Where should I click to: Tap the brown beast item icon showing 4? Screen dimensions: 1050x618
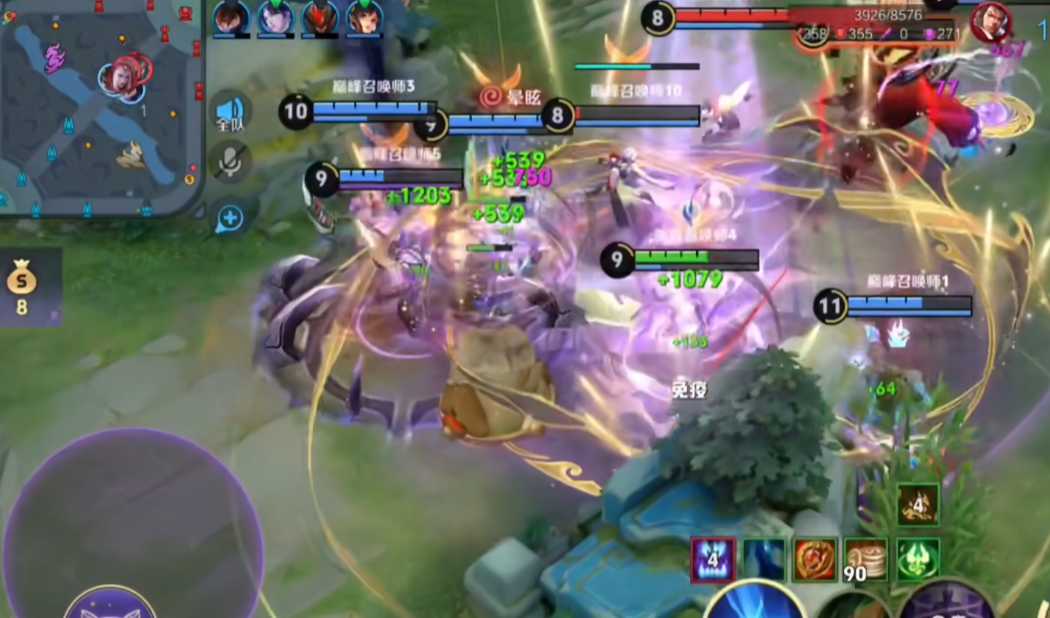pyautogui.click(x=918, y=504)
